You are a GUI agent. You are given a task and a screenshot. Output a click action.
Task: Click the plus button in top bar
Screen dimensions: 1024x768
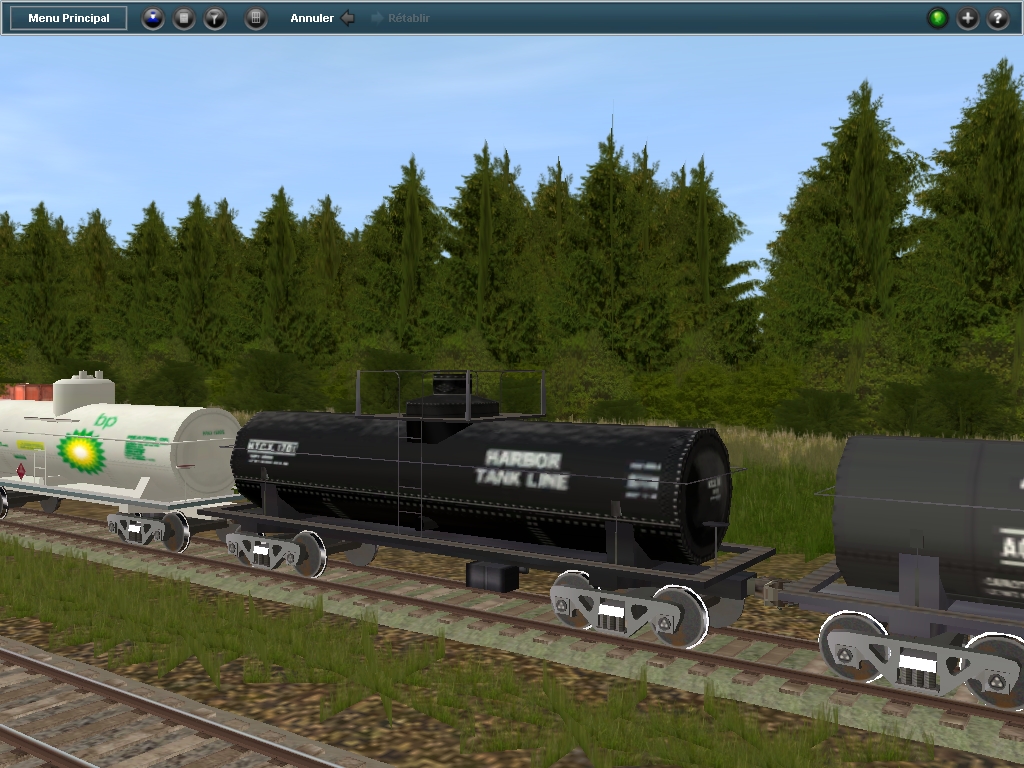968,18
